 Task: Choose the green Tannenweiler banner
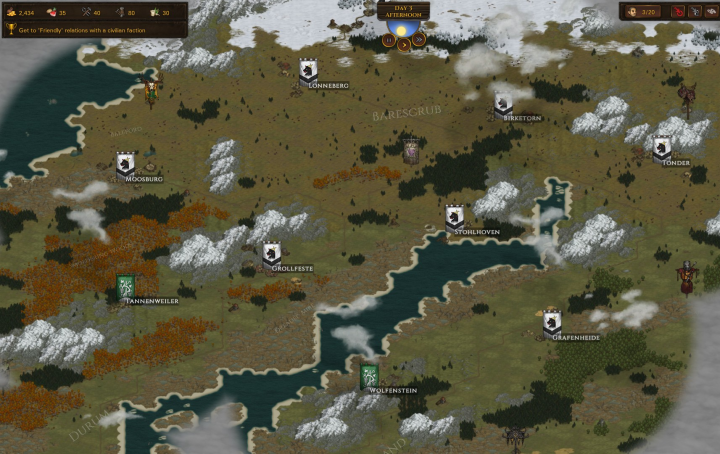pos(126,286)
